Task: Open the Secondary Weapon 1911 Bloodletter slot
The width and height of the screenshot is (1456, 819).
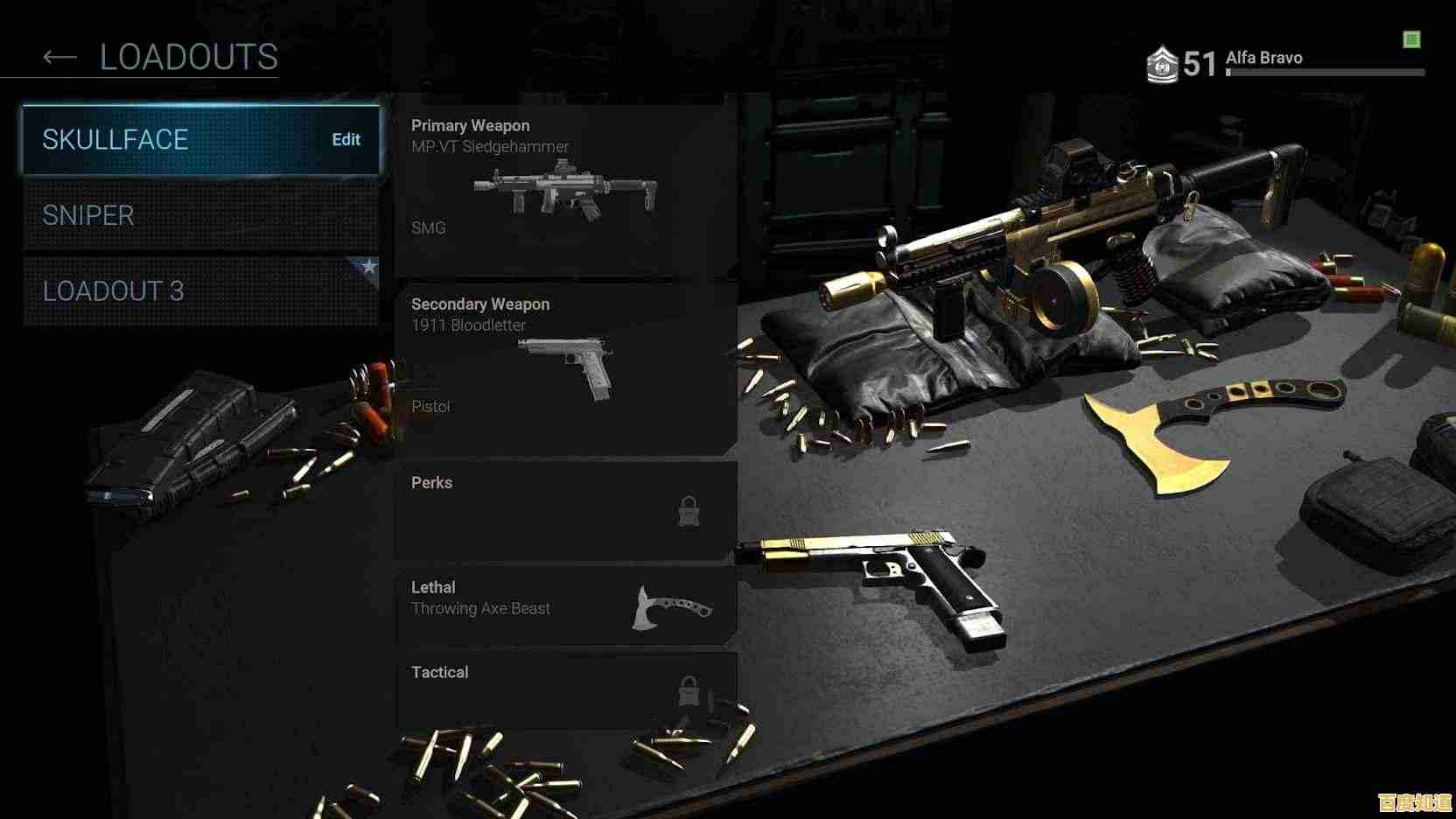Action: (565, 367)
